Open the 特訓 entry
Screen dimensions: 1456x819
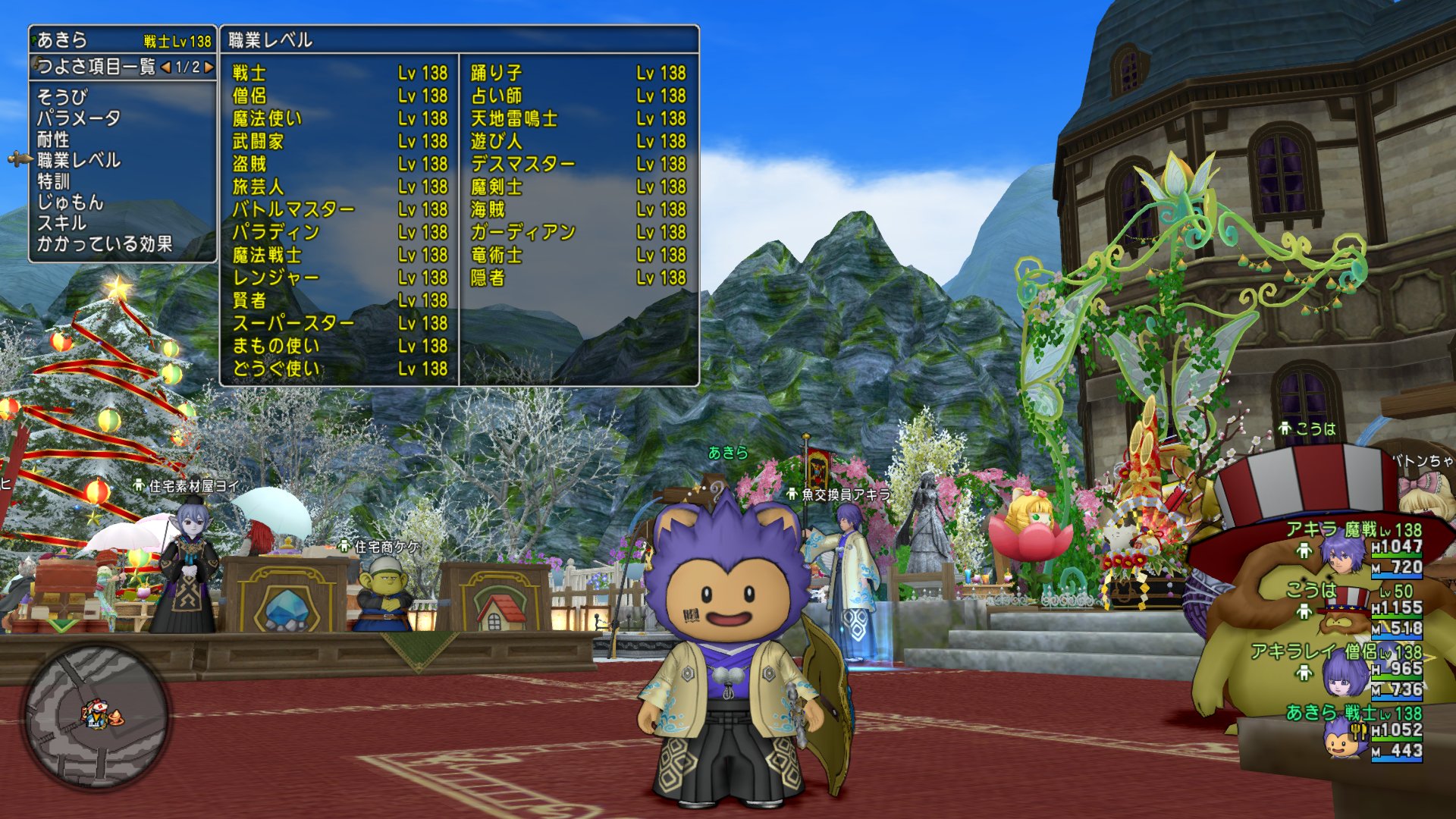coord(53,181)
